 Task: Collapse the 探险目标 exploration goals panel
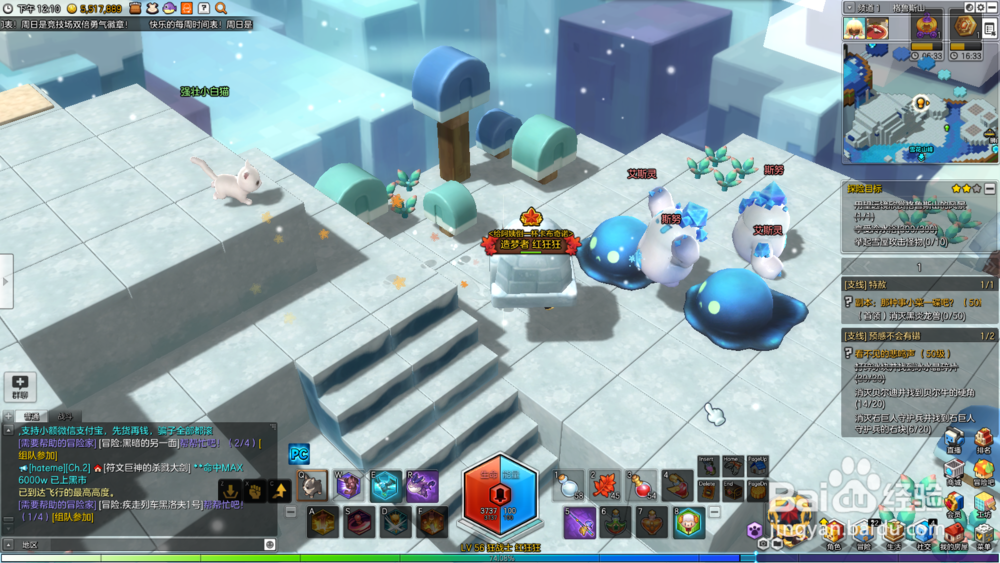tap(989, 188)
